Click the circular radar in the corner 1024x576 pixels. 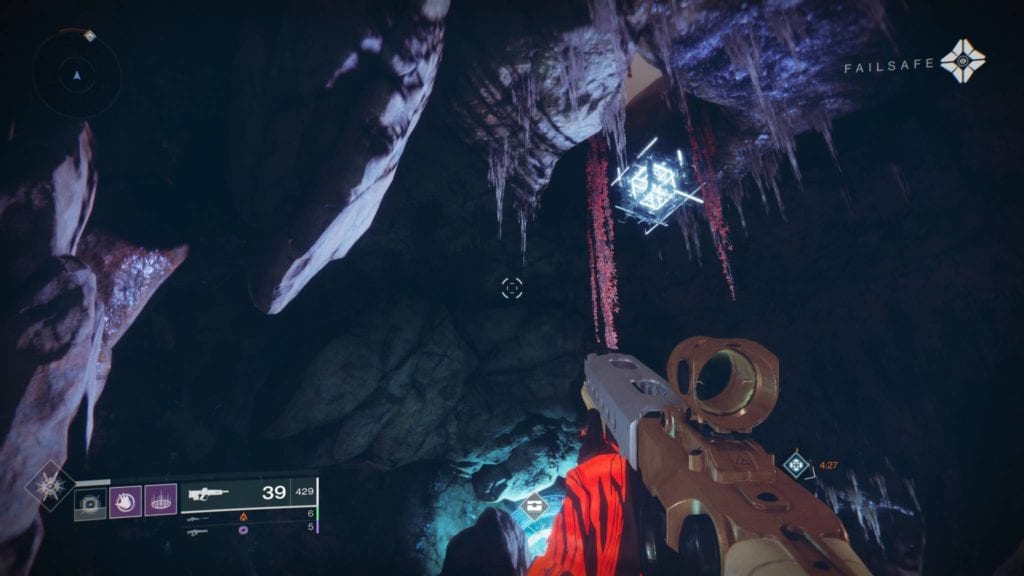[77, 73]
